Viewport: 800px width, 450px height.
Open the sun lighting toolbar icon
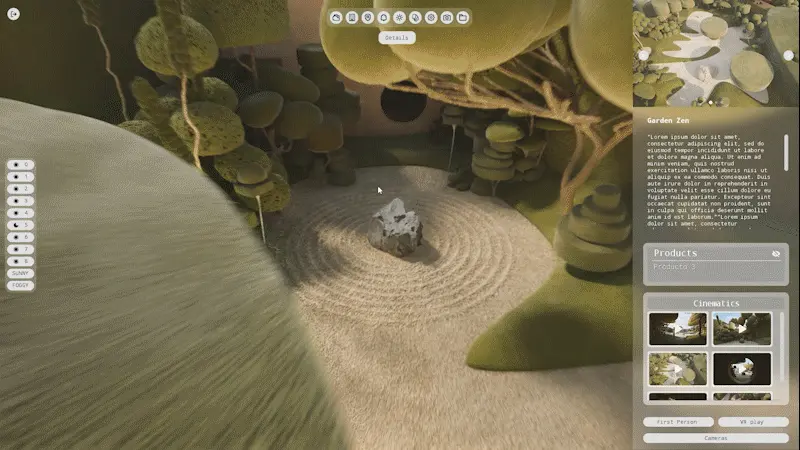point(399,17)
